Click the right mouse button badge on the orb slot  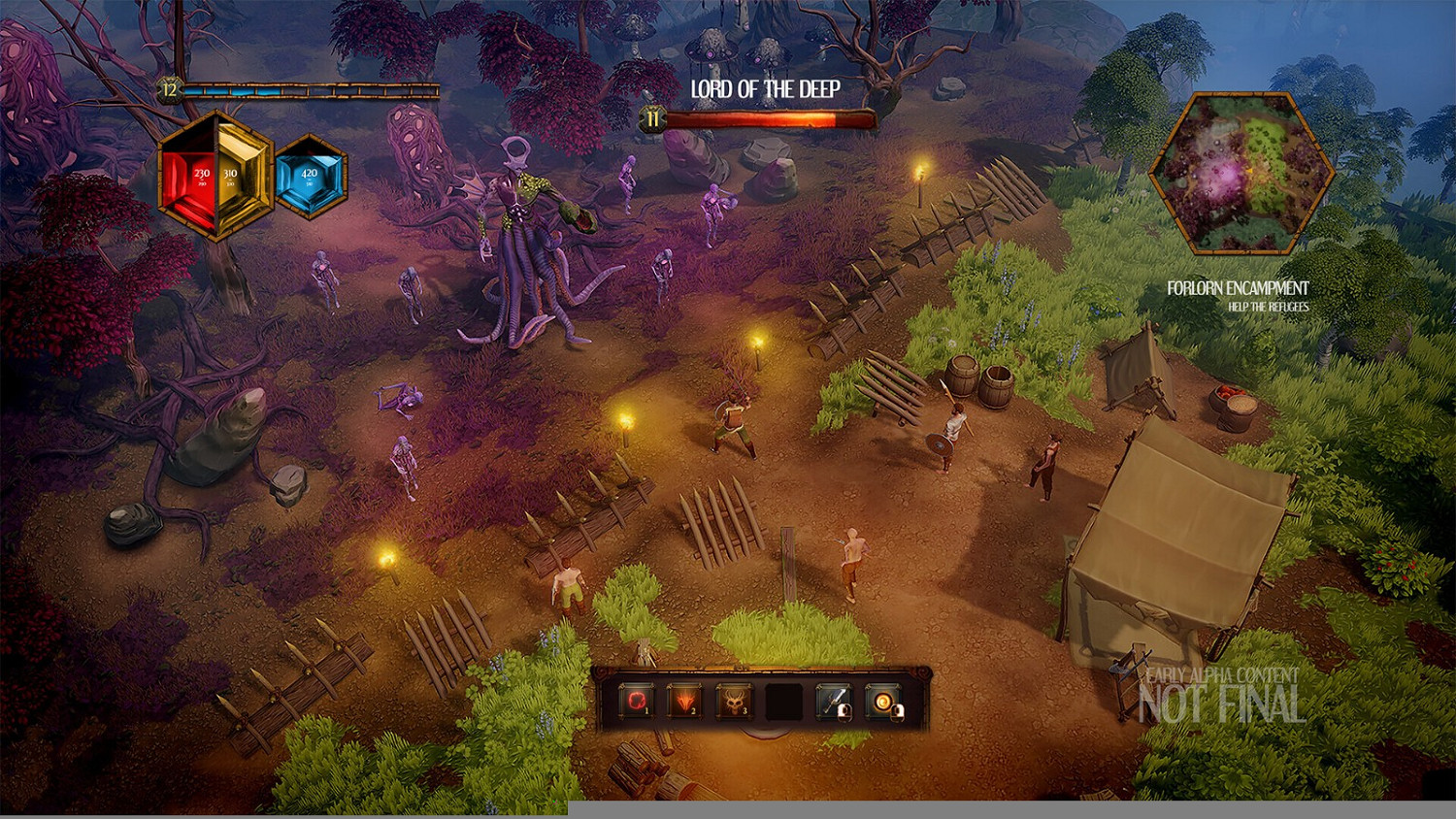click(x=898, y=711)
